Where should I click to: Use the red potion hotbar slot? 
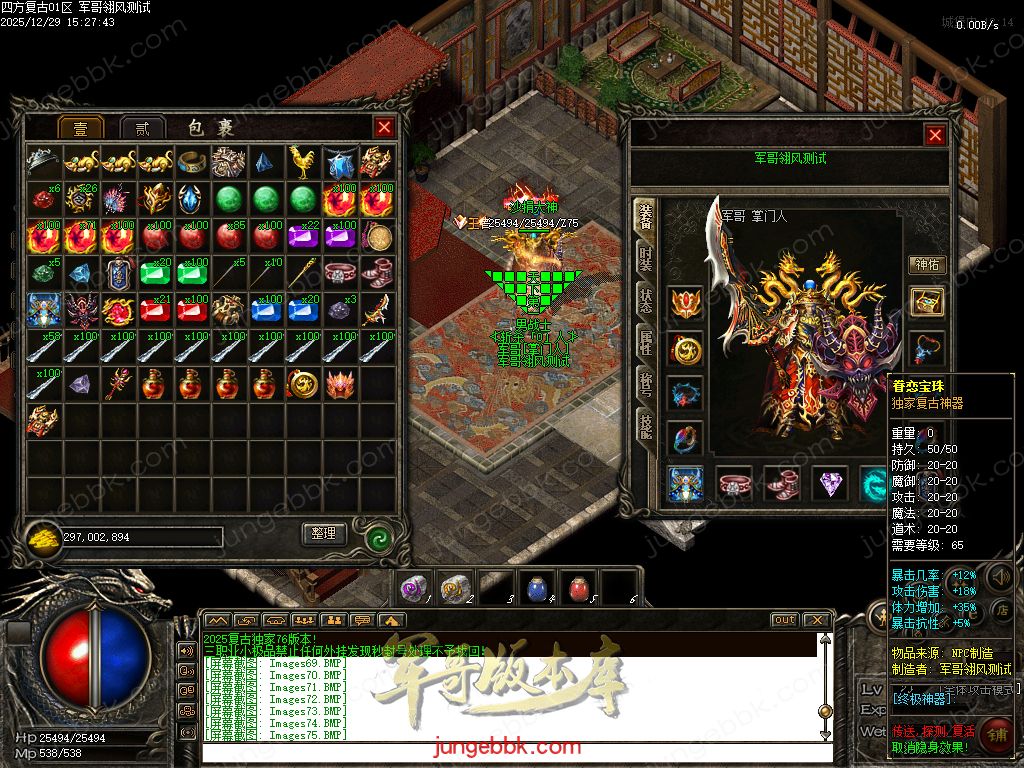tap(578, 587)
